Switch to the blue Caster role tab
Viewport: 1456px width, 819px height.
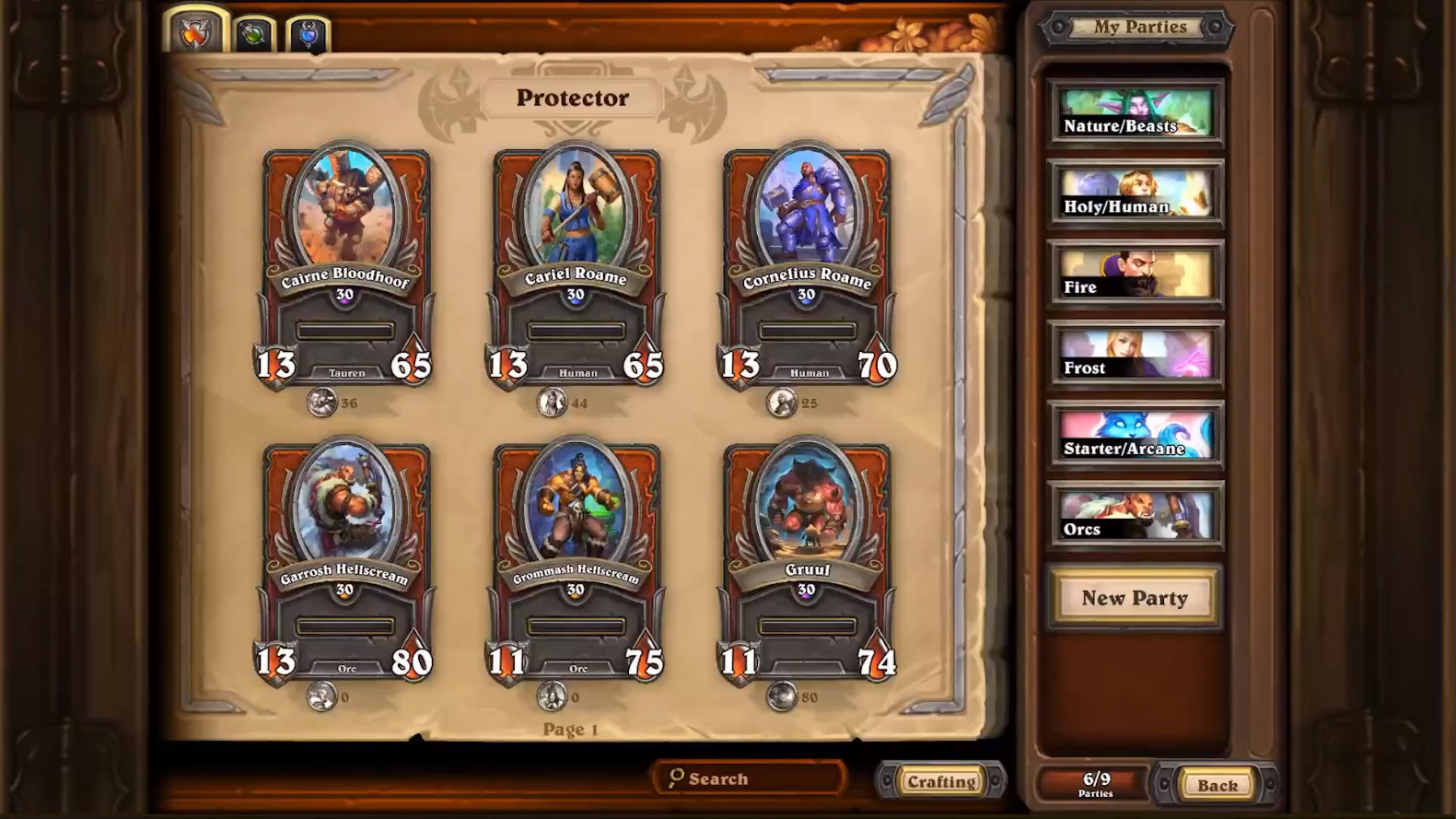coord(308,35)
